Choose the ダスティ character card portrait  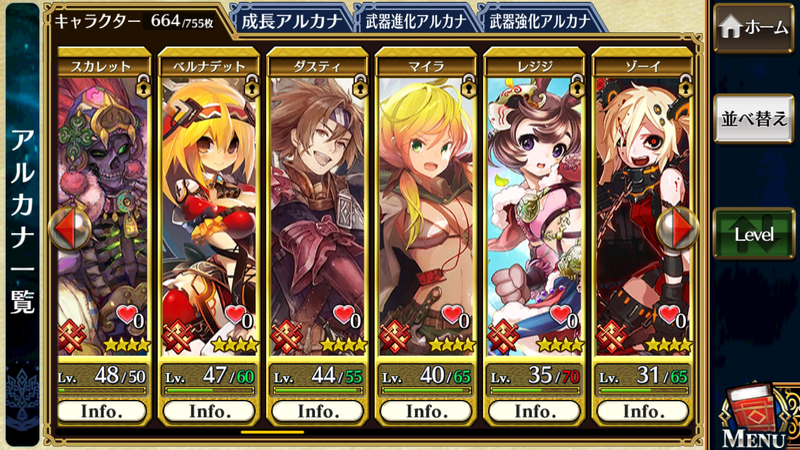(317, 200)
